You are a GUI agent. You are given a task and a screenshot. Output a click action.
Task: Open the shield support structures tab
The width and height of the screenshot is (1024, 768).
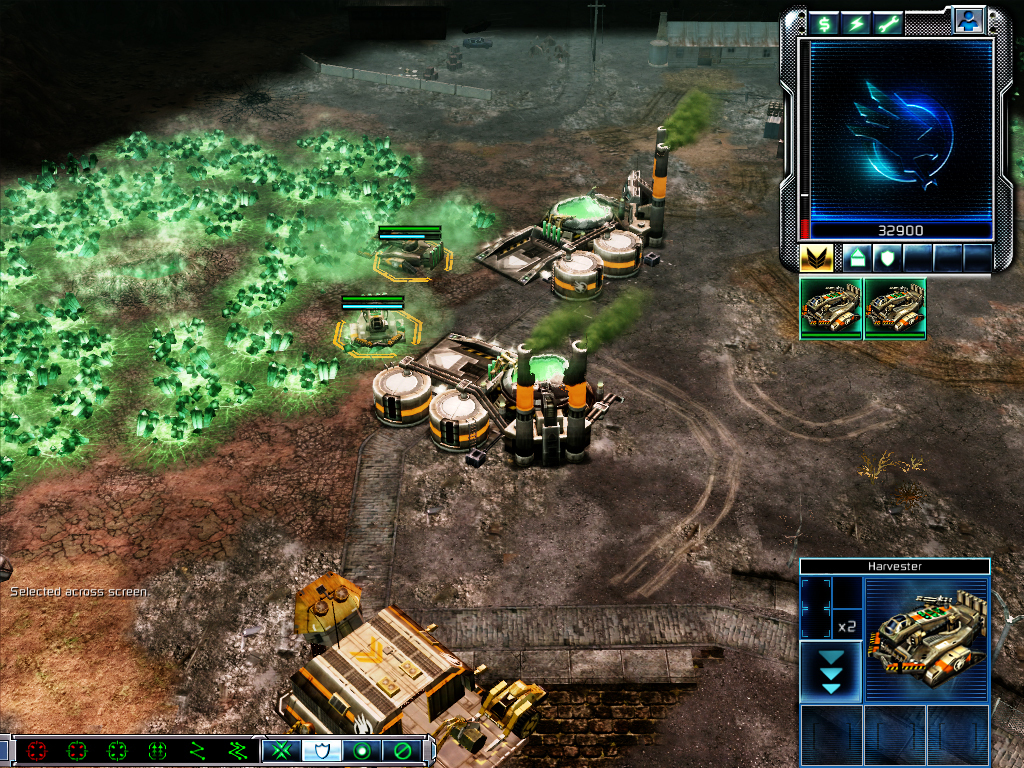point(886,258)
